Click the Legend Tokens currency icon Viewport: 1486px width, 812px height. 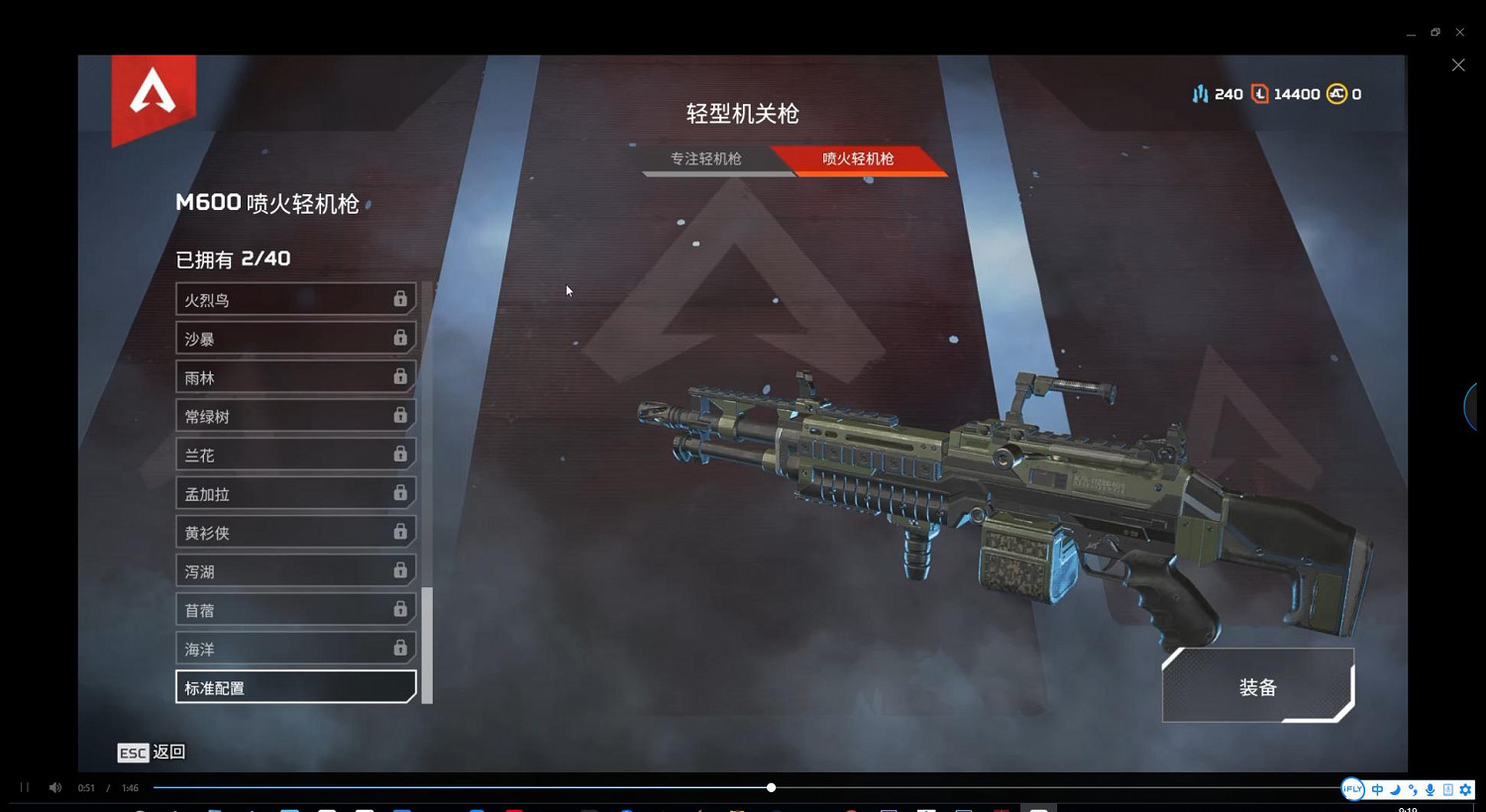(x=1259, y=93)
